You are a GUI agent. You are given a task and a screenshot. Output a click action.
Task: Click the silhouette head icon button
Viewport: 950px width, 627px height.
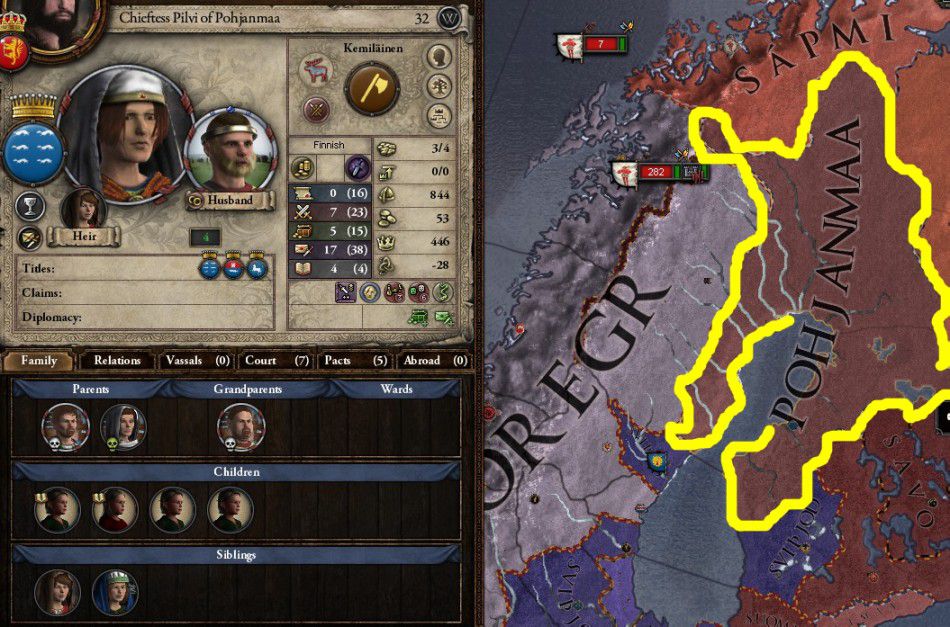(438, 56)
